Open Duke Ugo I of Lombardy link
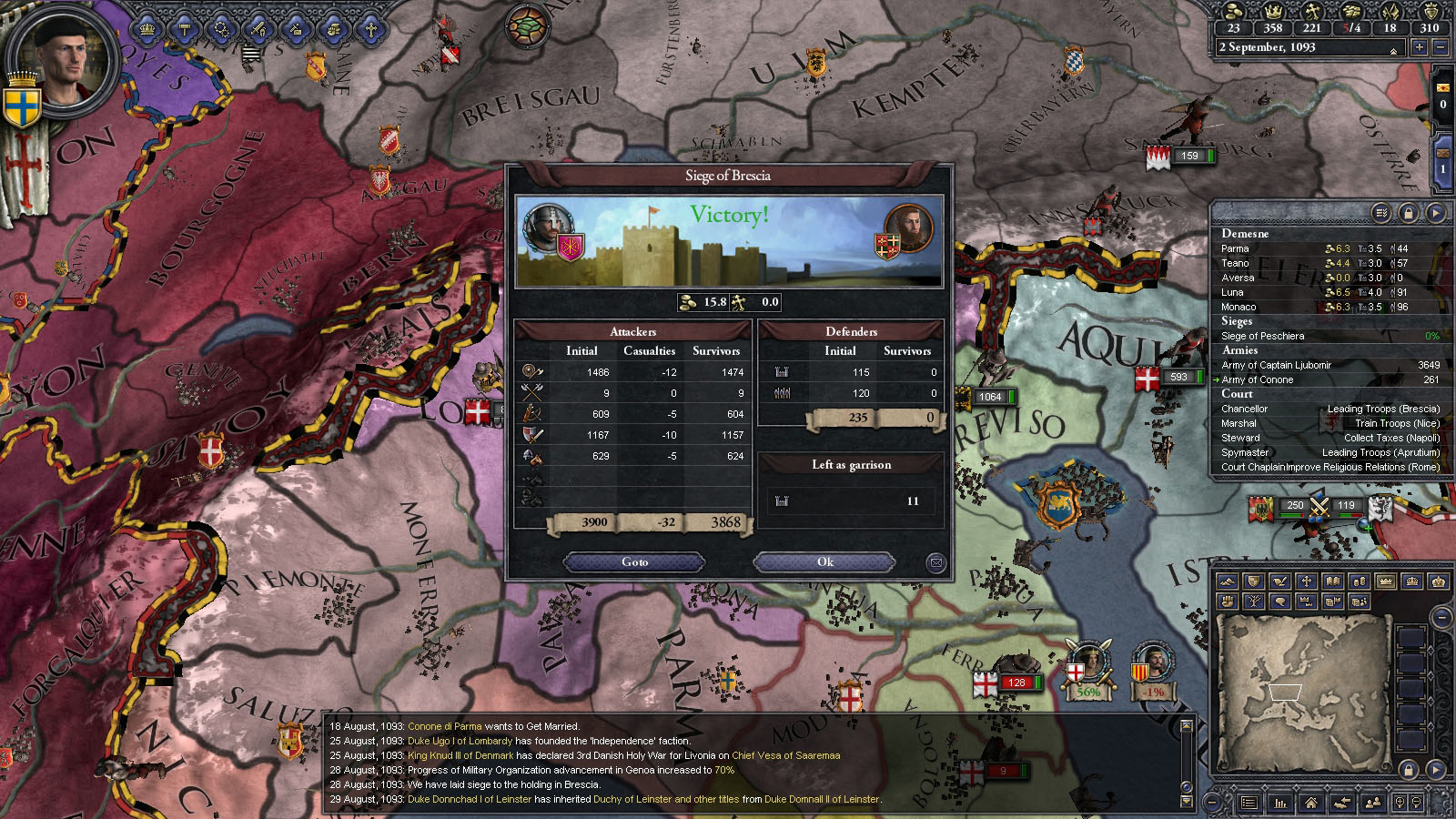Screen dimensions: 1456x819 [x=460, y=741]
